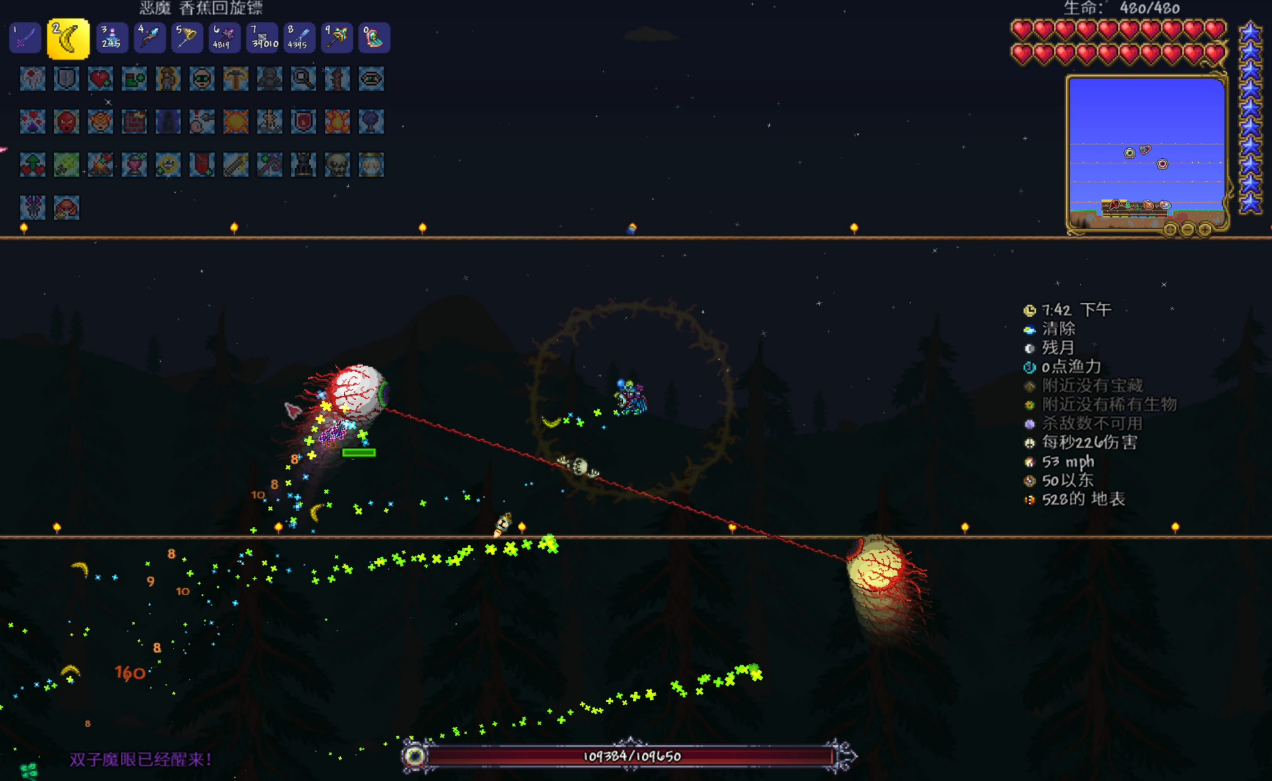Click the red angry face buff icon
This screenshot has width=1272, height=781.
(67, 121)
